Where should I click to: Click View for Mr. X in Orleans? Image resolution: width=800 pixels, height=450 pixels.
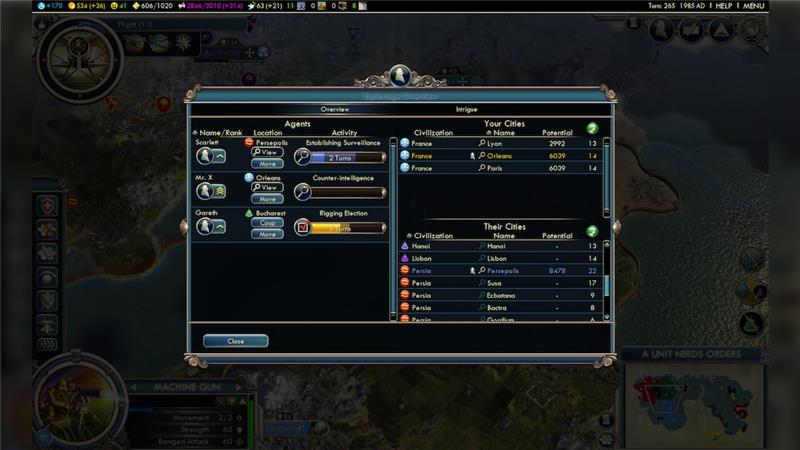pos(267,187)
